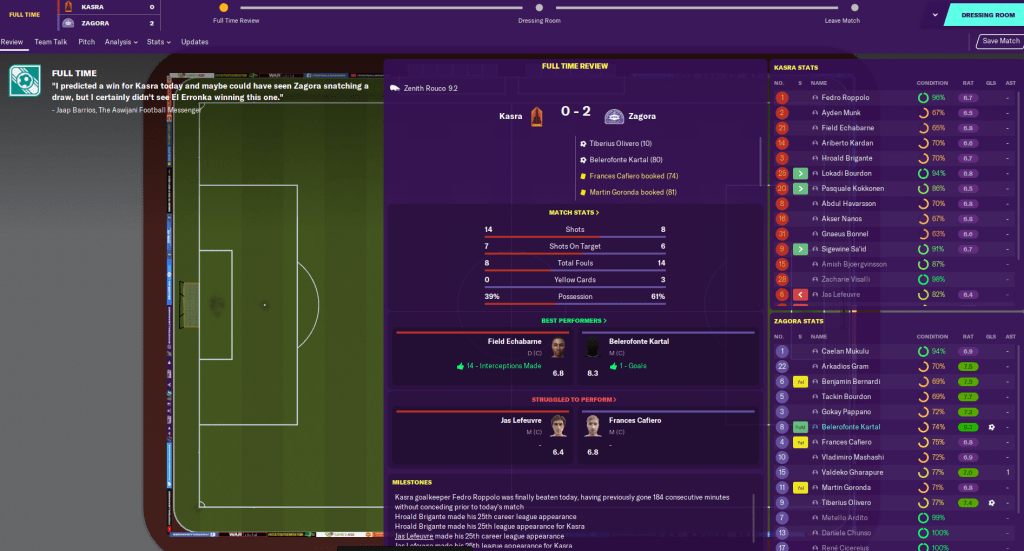1024x551 pixels.
Task: Select Fedro Roppolo in Kasra stats
Action: click(x=845, y=98)
